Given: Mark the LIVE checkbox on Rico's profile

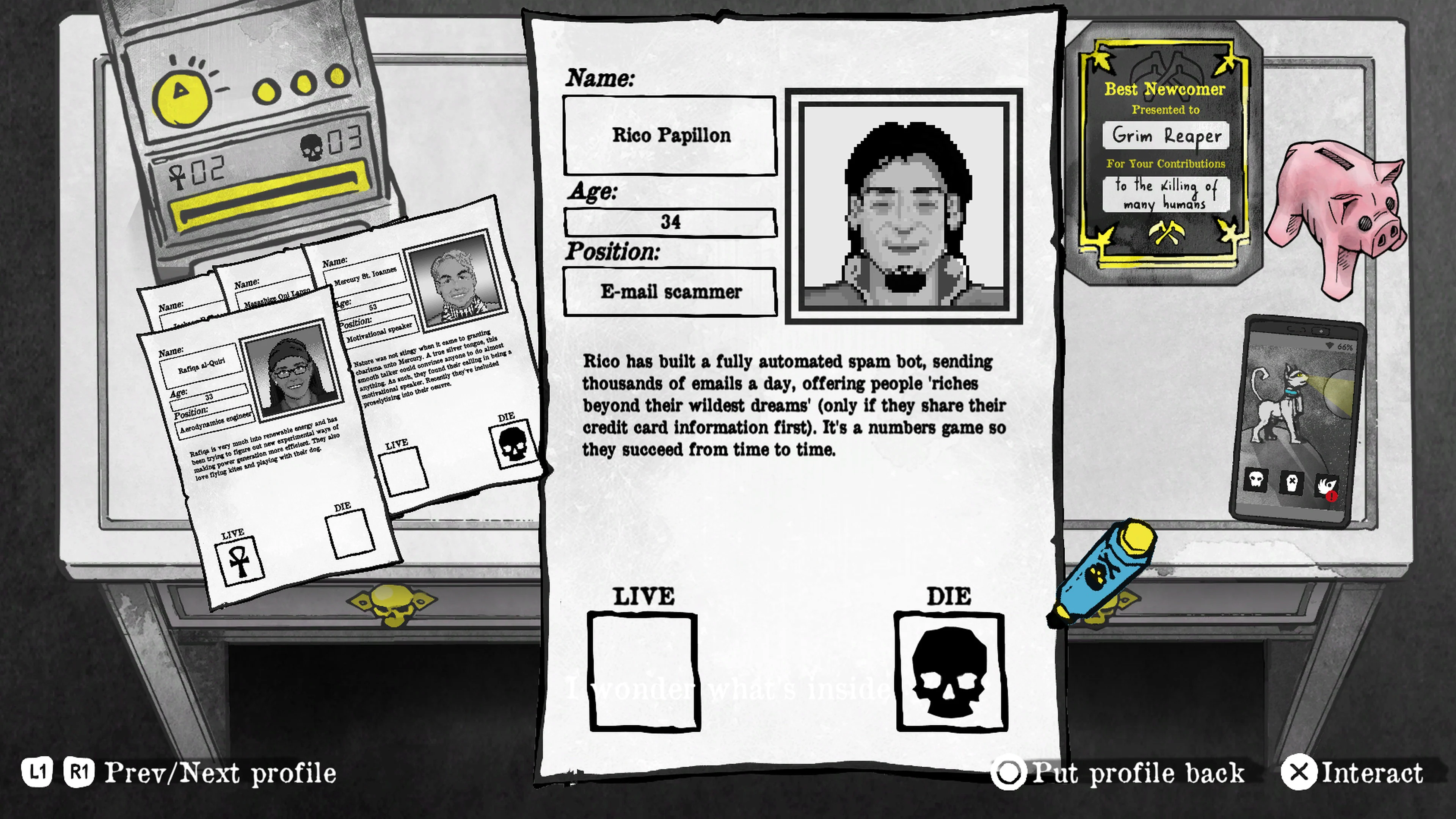Looking at the screenshot, I should click(643, 670).
